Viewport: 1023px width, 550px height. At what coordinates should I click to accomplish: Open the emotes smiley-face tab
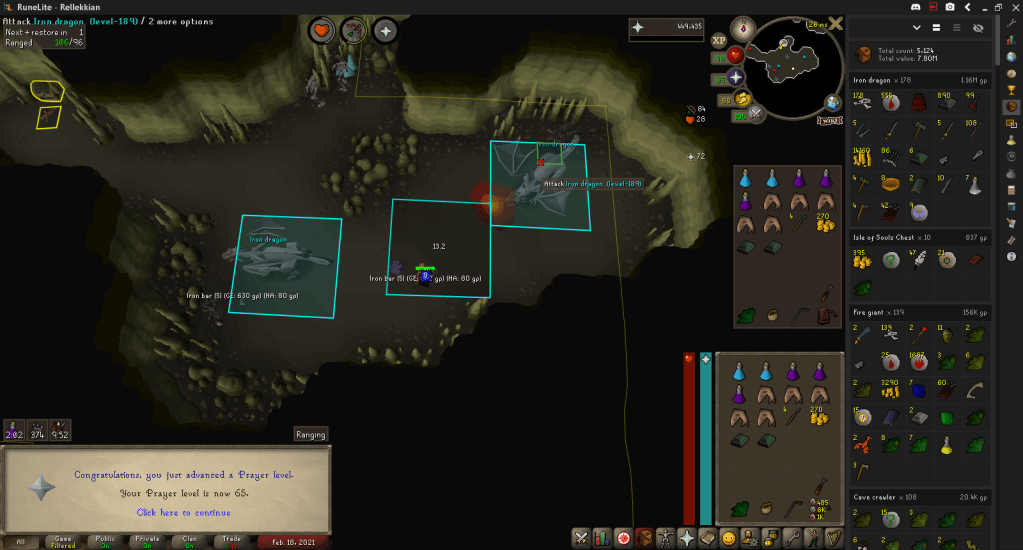729,538
